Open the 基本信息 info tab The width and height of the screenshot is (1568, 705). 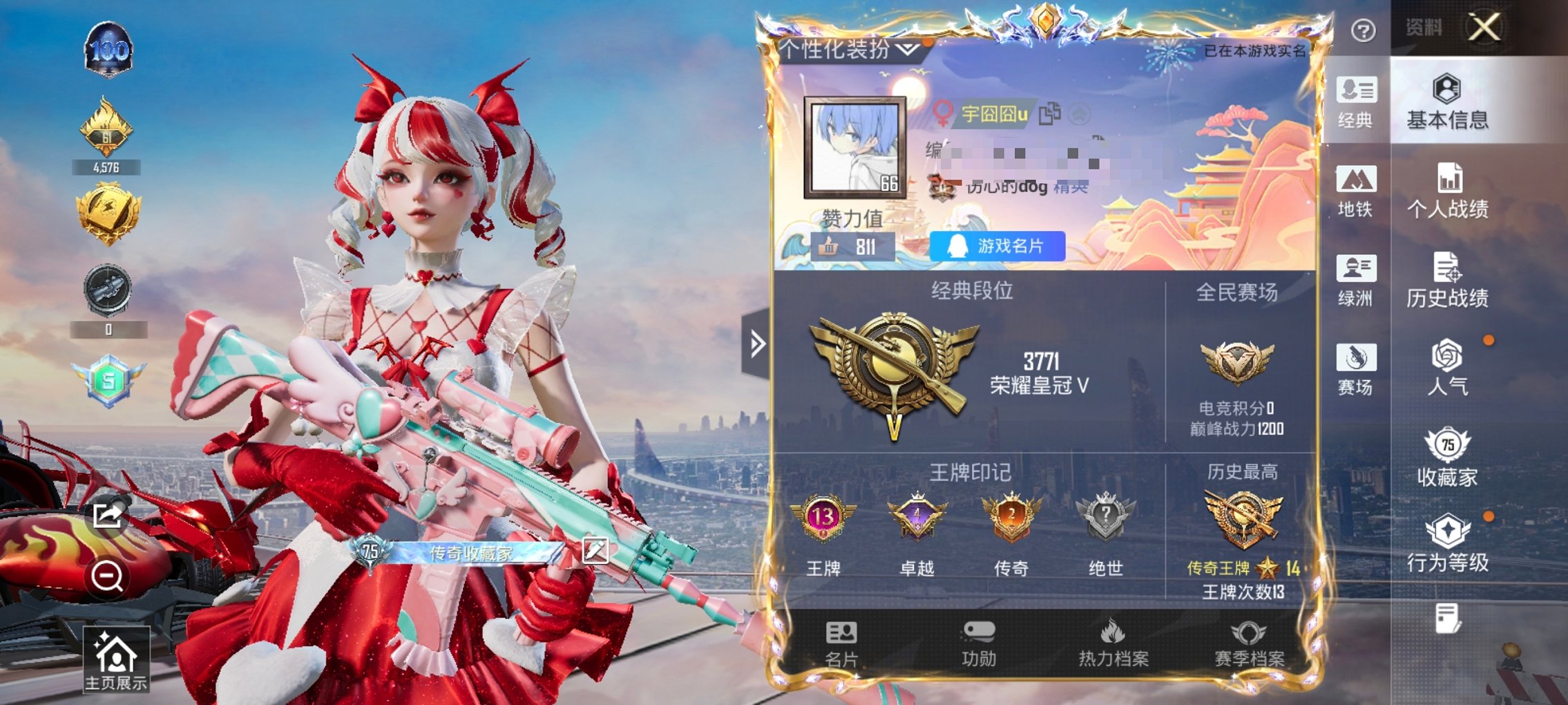(x=1451, y=100)
